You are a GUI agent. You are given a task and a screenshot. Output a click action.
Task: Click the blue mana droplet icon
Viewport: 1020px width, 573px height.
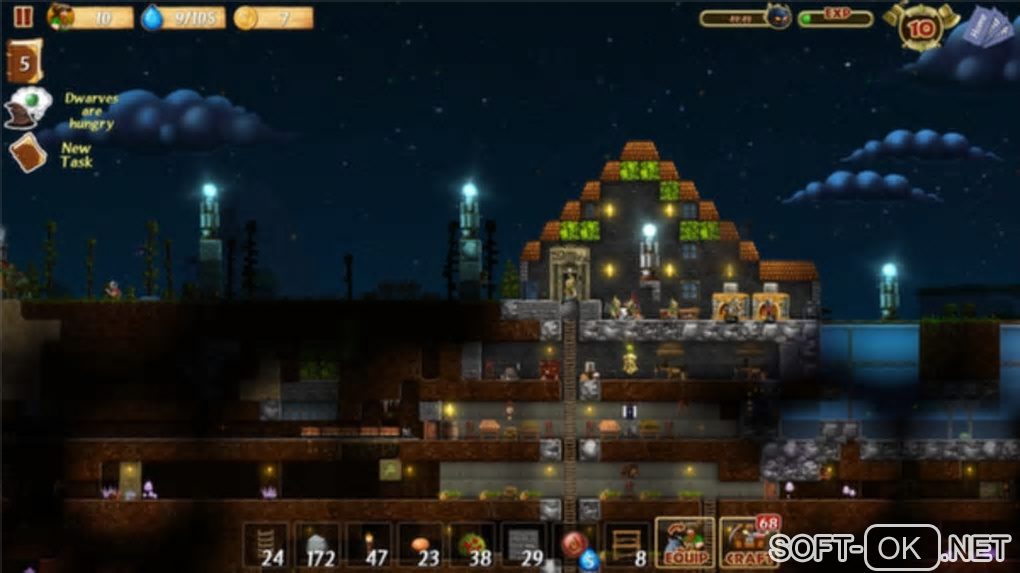pyautogui.click(x=152, y=18)
